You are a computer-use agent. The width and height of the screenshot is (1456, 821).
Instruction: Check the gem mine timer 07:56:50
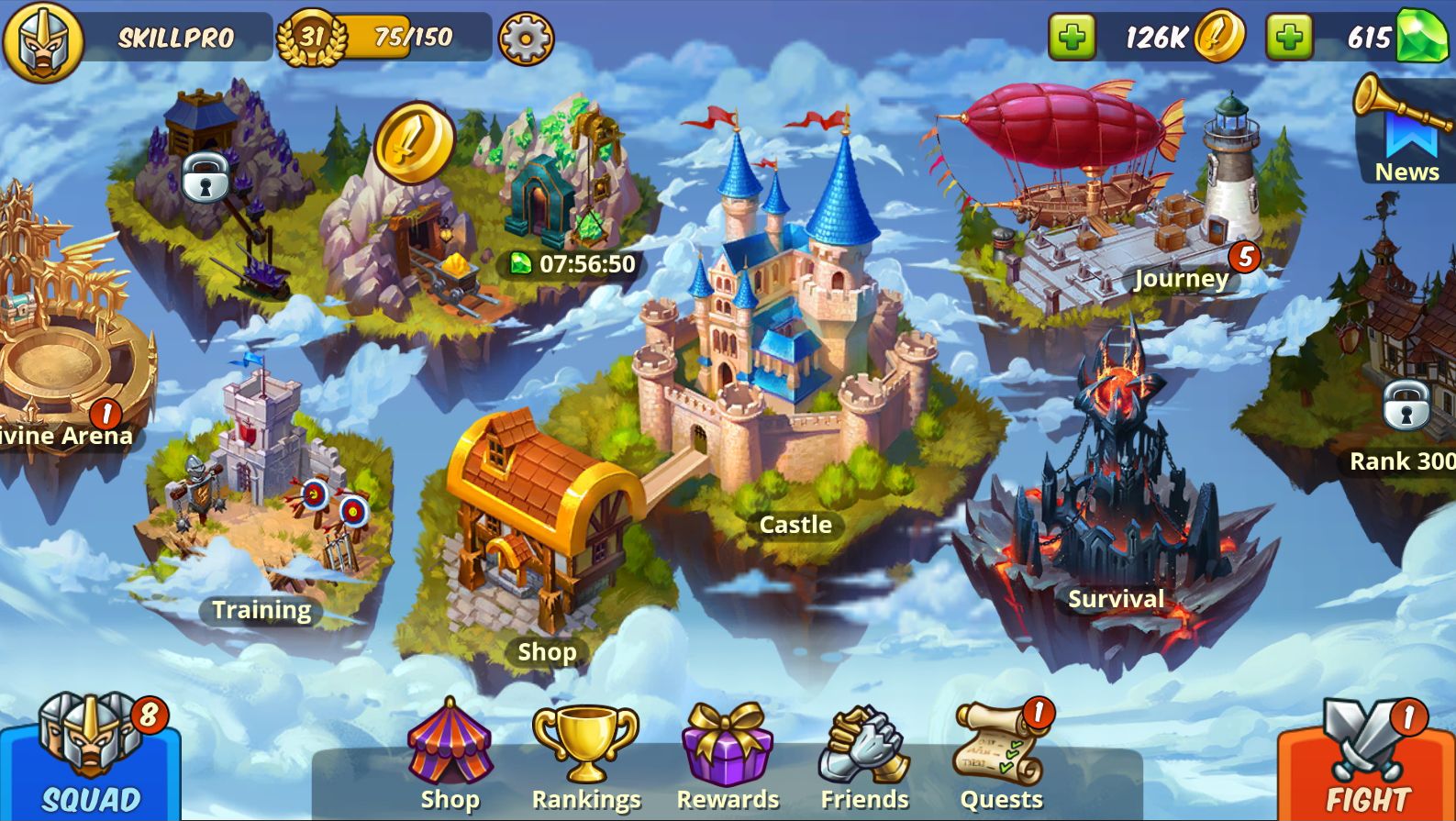click(x=573, y=264)
